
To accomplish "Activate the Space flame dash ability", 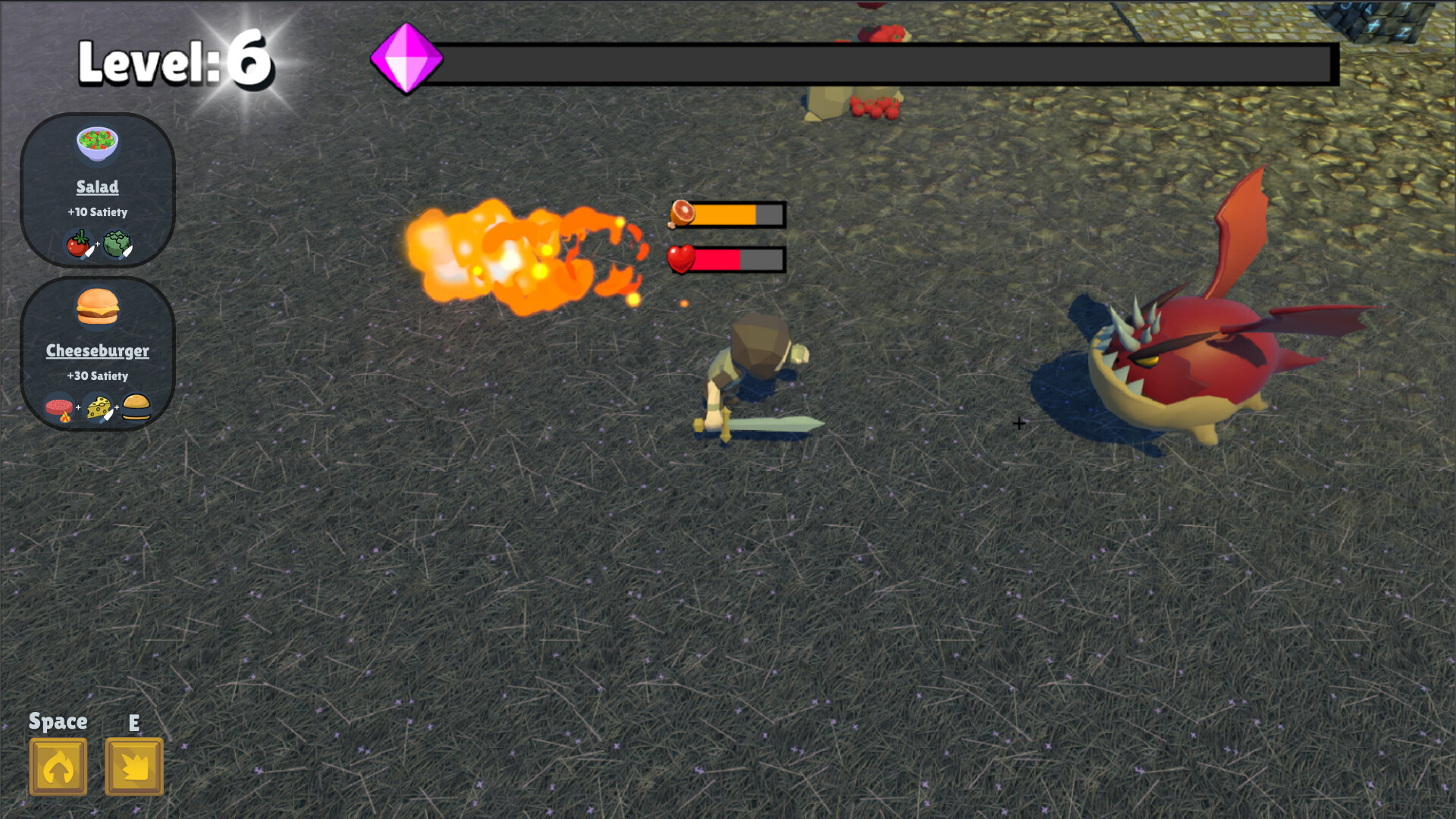I will (x=58, y=766).
